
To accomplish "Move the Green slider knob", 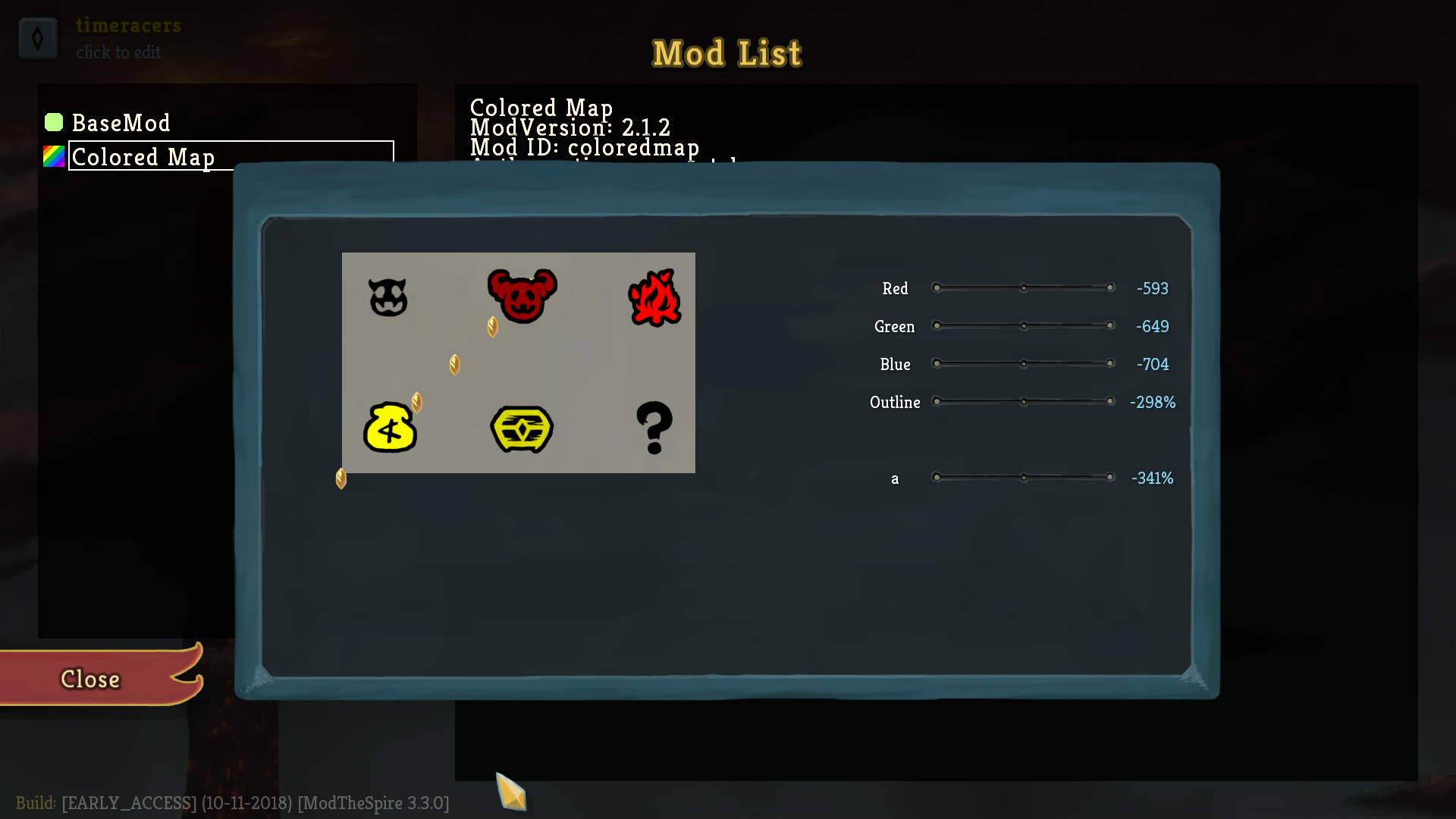I will [x=1025, y=325].
